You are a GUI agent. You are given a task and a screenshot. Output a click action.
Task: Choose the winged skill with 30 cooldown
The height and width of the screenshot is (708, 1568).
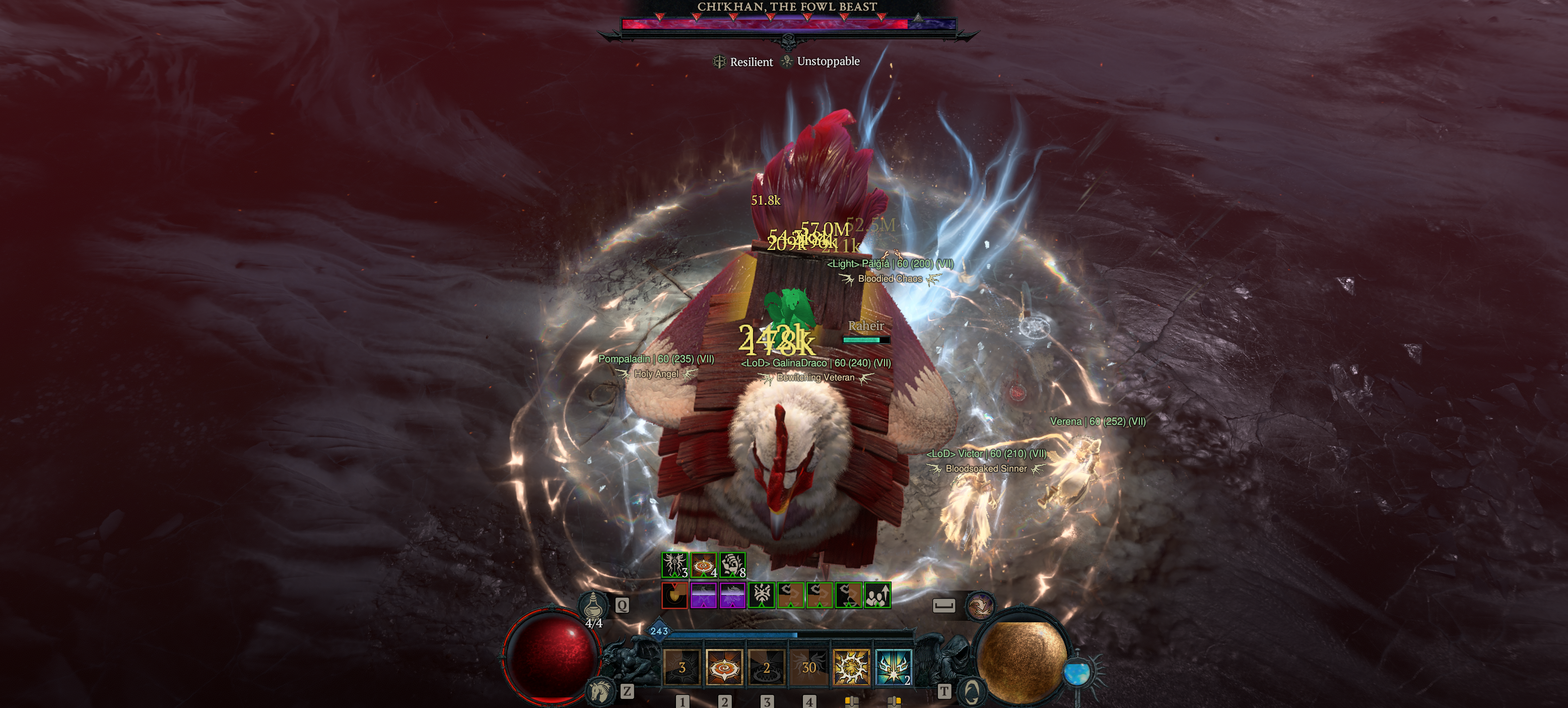pos(809,667)
